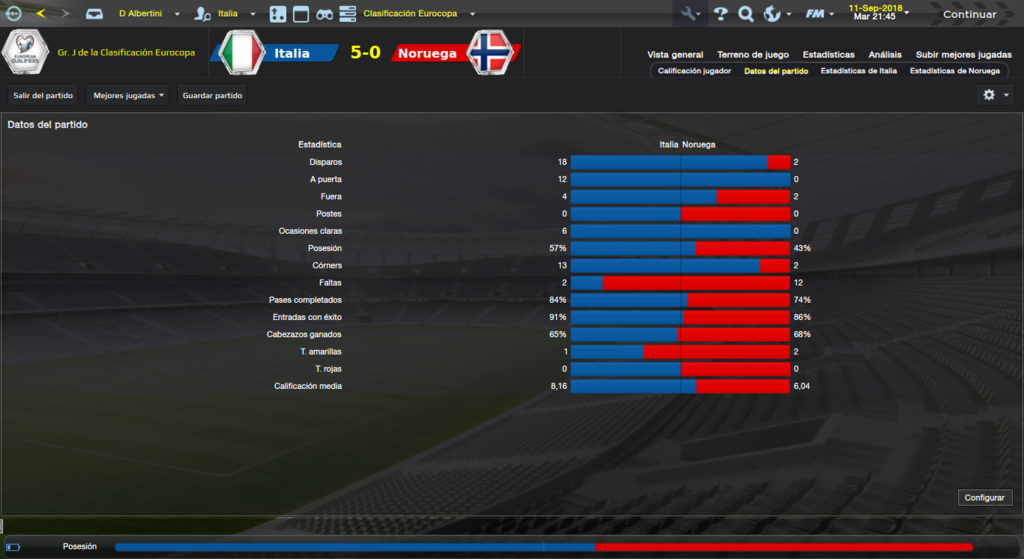This screenshot has width=1024, height=559.
Task: Open the FM menu
Action: pyautogui.click(x=819, y=14)
